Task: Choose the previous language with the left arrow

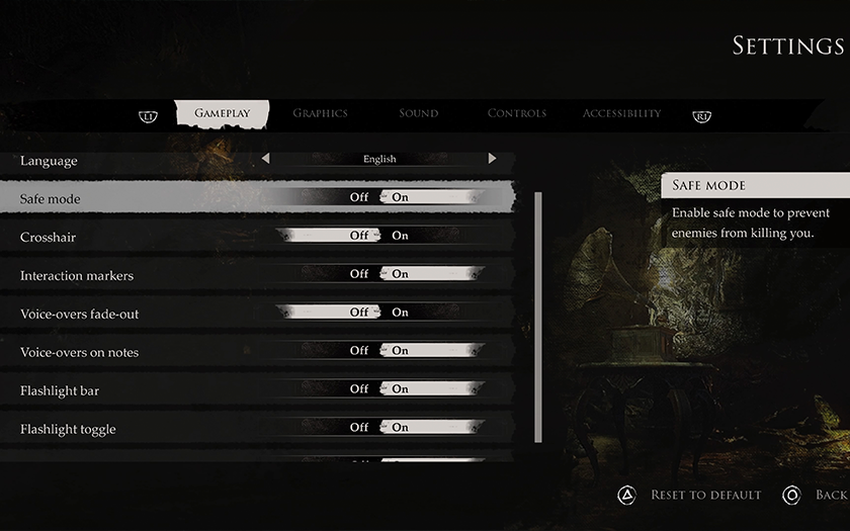Action: [x=265, y=159]
